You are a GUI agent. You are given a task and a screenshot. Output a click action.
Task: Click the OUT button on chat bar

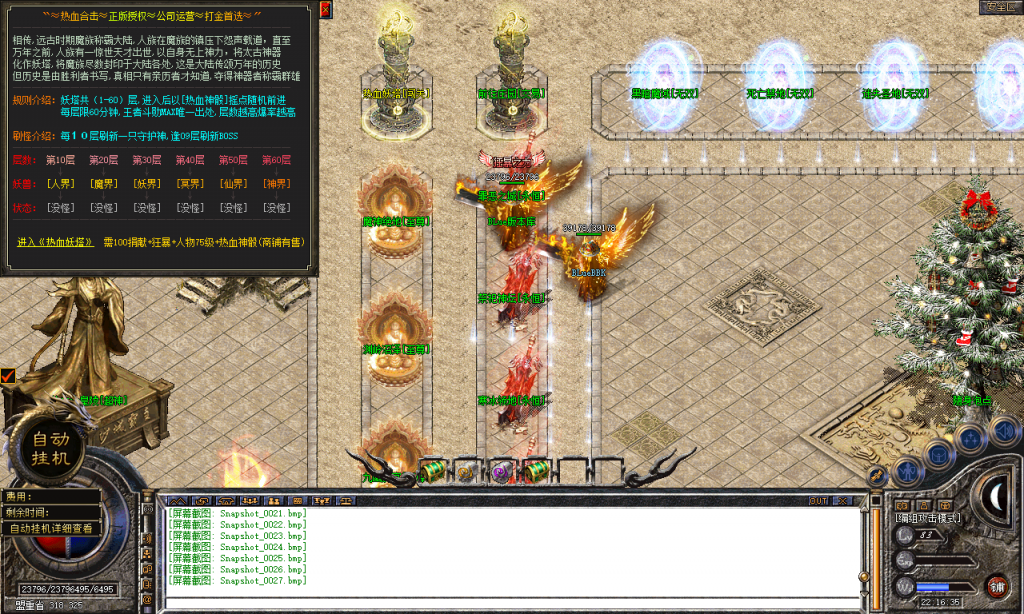(x=818, y=500)
